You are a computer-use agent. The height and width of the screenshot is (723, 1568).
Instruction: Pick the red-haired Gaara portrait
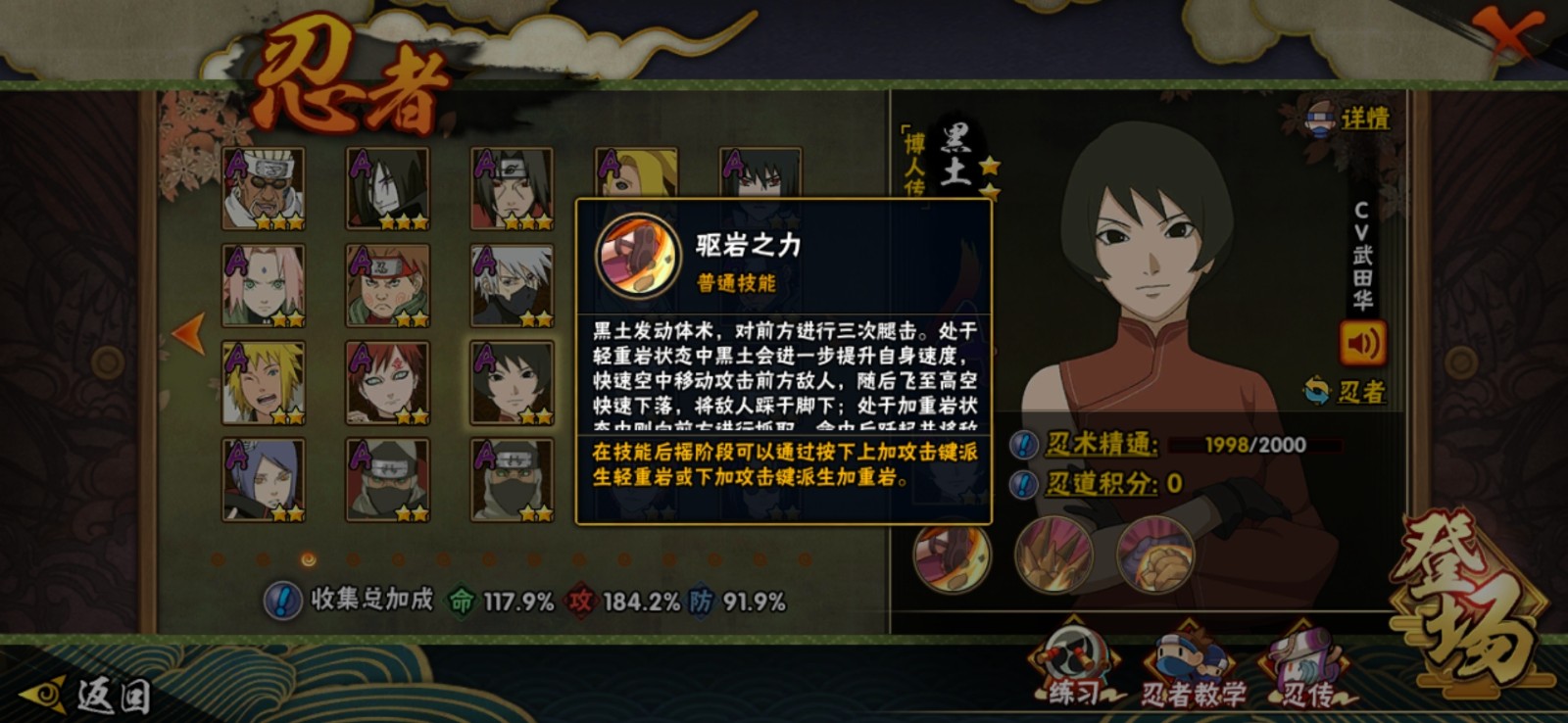[x=387, y=382]
